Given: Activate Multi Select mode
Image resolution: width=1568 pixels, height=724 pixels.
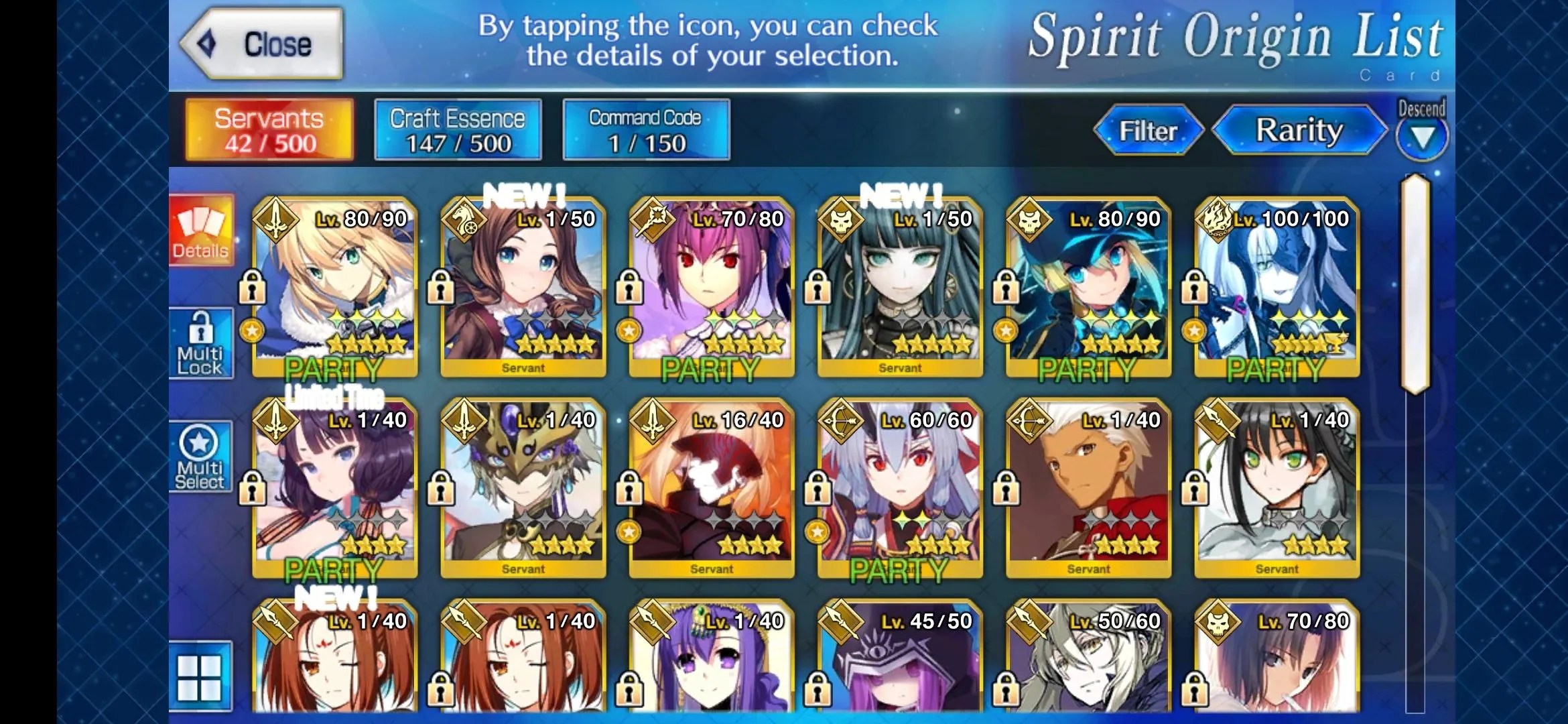Looking at the screenshot, I should coord(200,457).
